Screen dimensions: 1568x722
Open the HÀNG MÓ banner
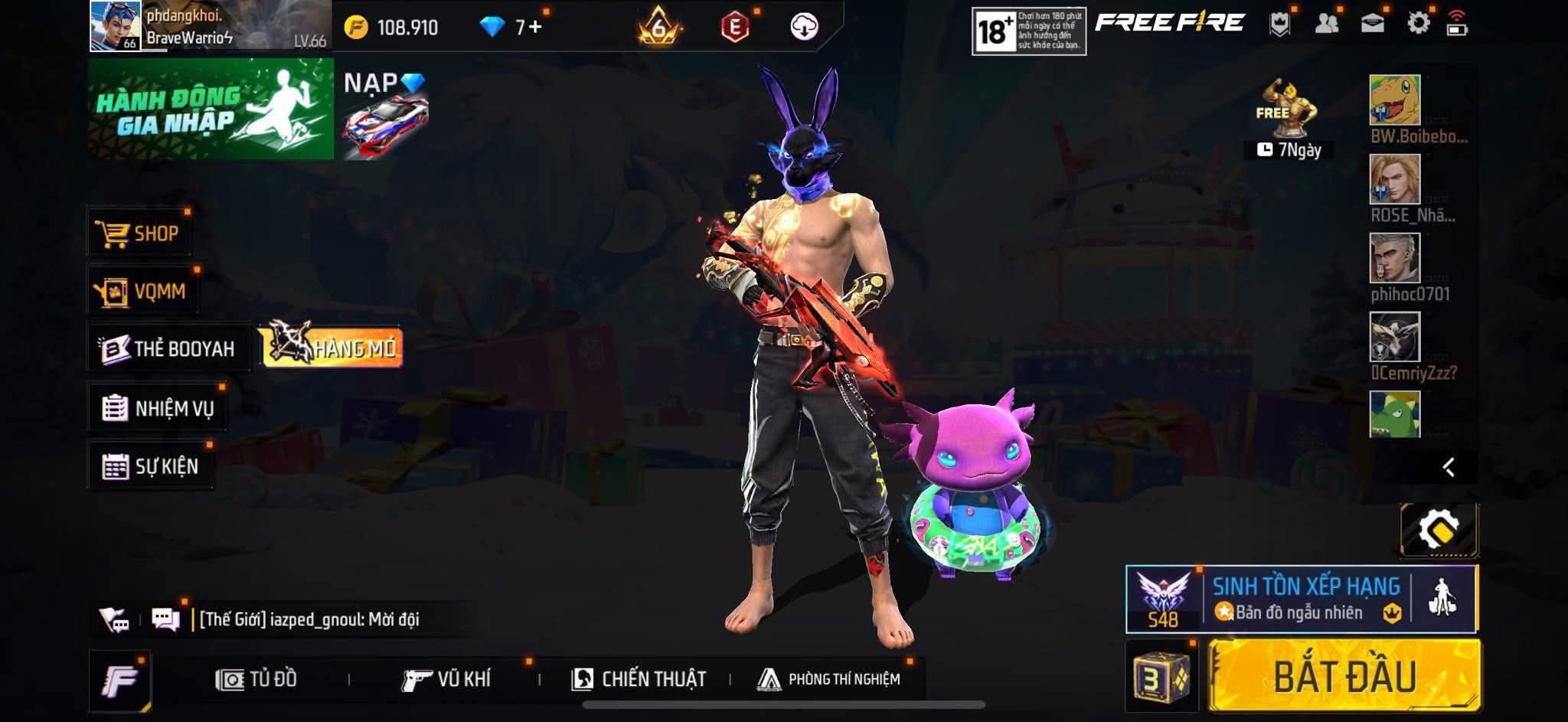333,348
